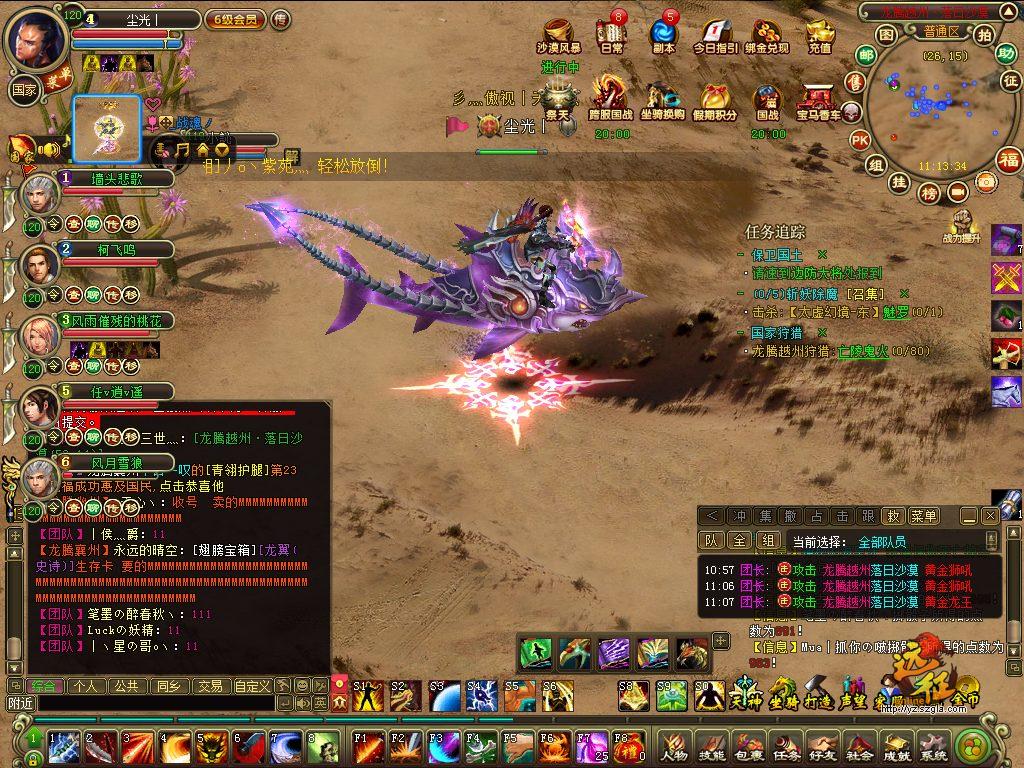Toggle the PK mode button

coord(859,140)
